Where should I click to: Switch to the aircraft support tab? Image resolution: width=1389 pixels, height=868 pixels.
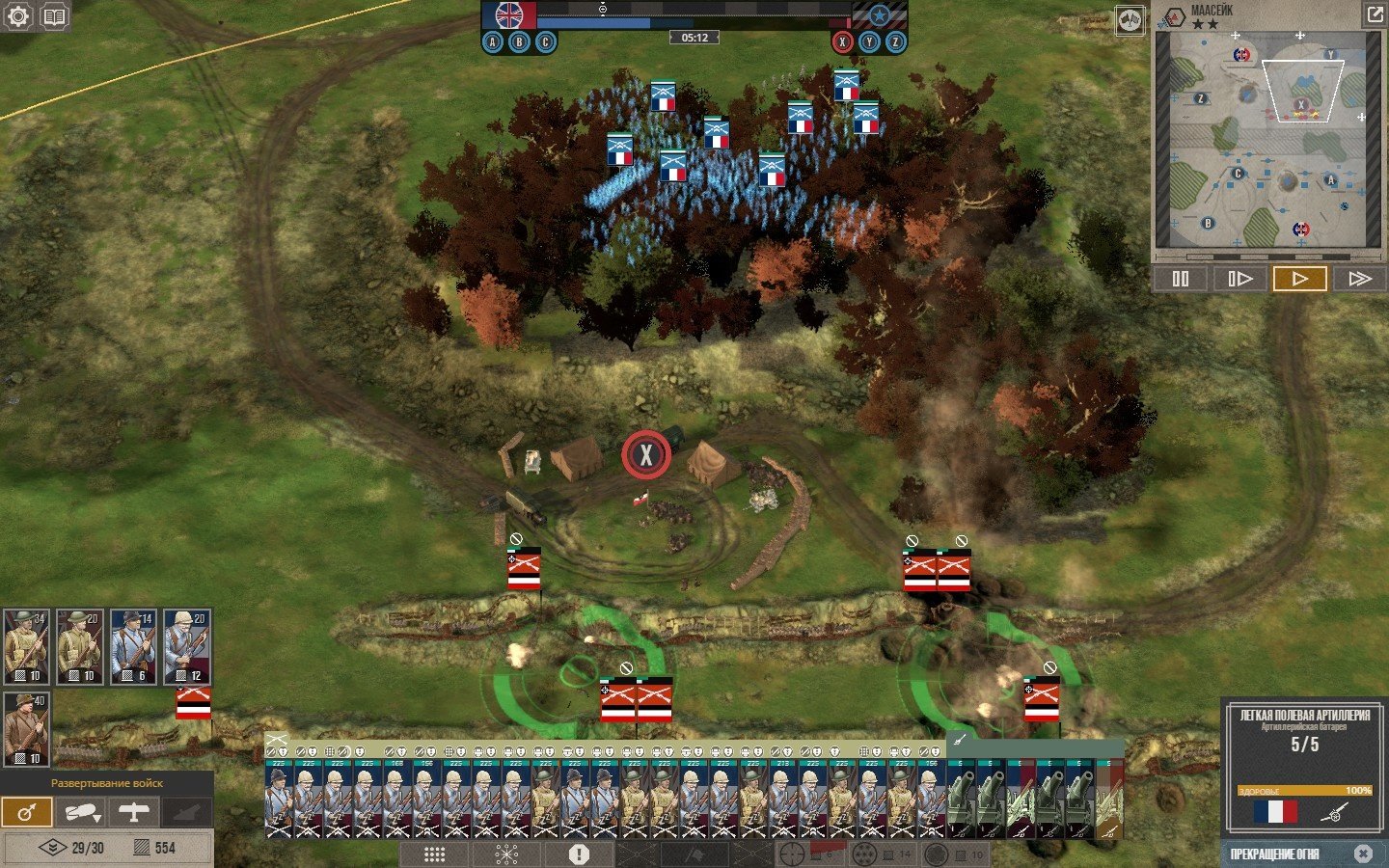pos(133,812)
